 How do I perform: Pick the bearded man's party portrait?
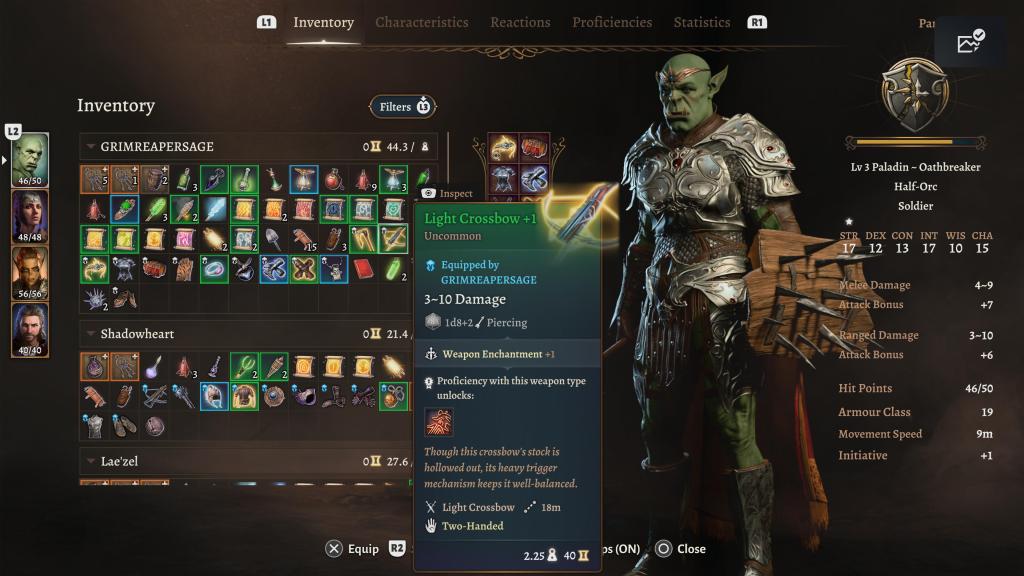(29, 329)
